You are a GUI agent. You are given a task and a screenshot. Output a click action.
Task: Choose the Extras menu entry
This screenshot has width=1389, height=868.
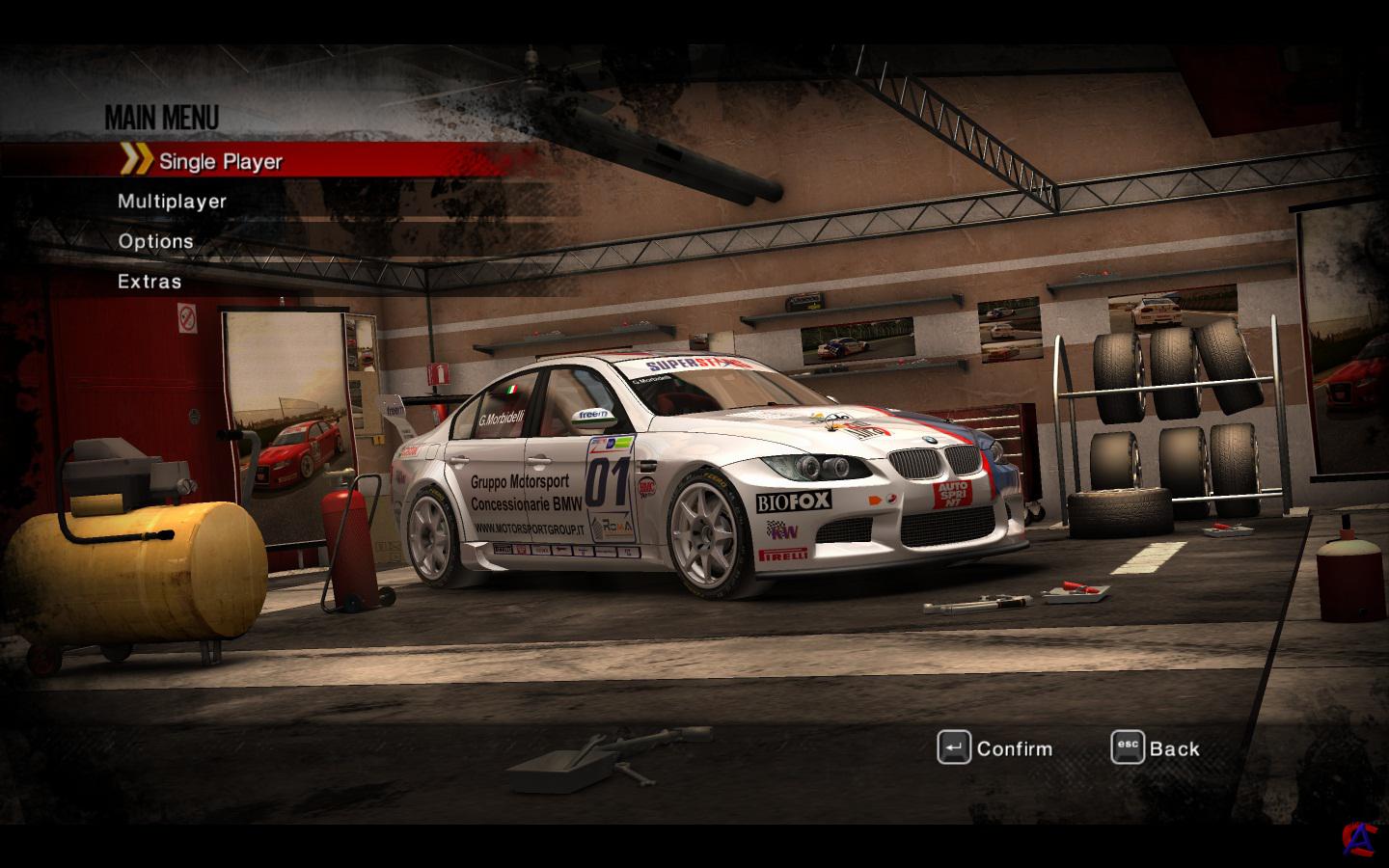tap(150, 282)
